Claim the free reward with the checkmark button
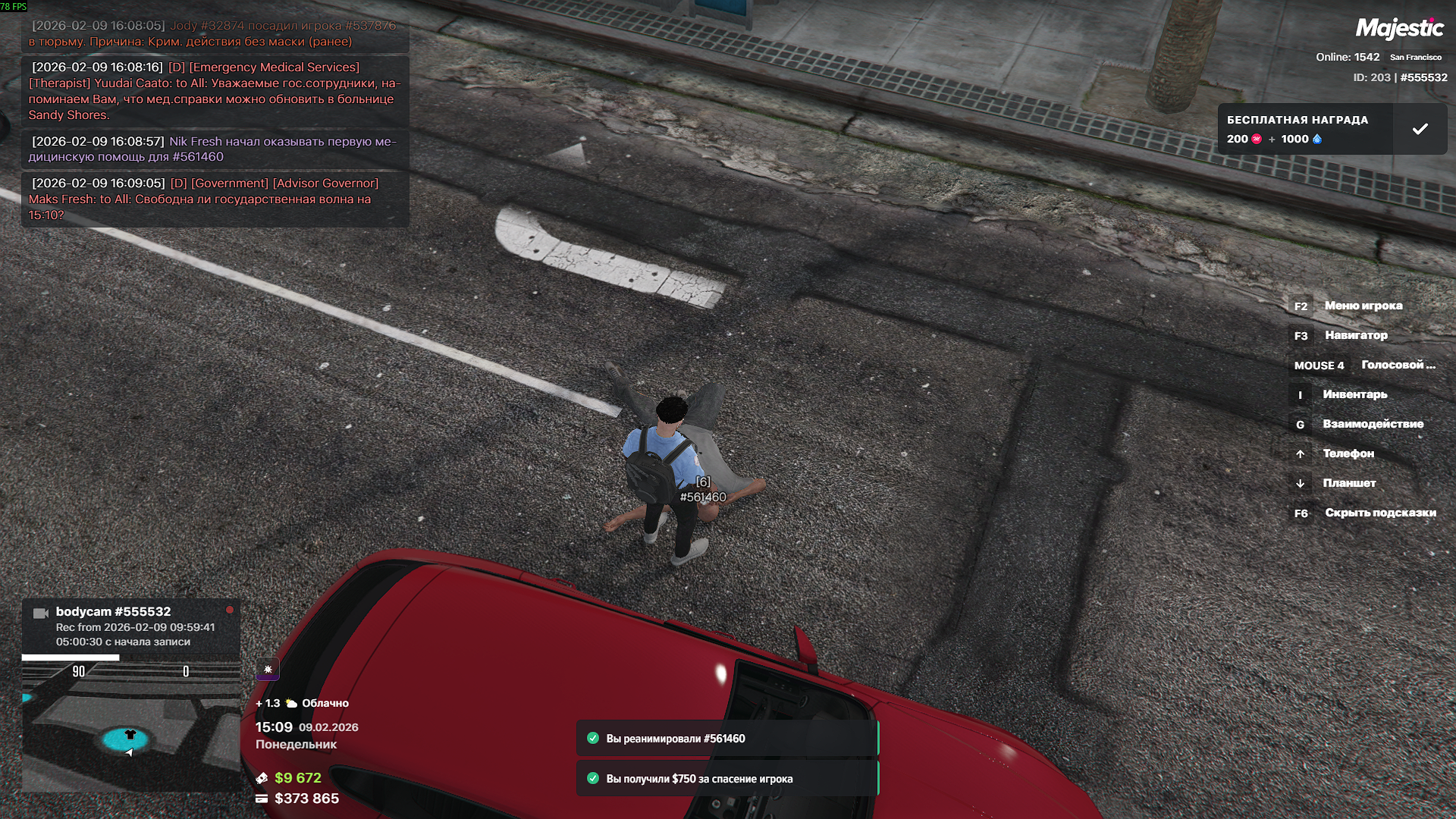The width and height of the screenshot is (1456, 819). (x=1420, y=130)
